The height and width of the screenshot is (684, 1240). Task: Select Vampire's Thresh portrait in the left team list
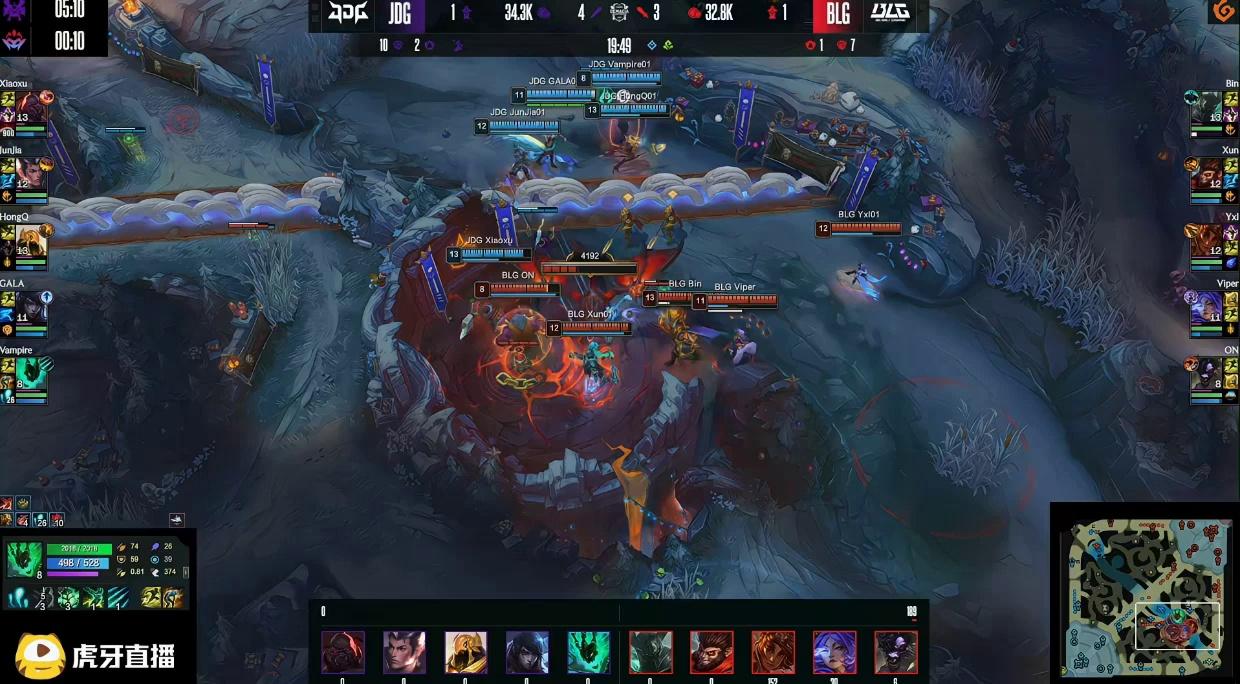[30, 373]
